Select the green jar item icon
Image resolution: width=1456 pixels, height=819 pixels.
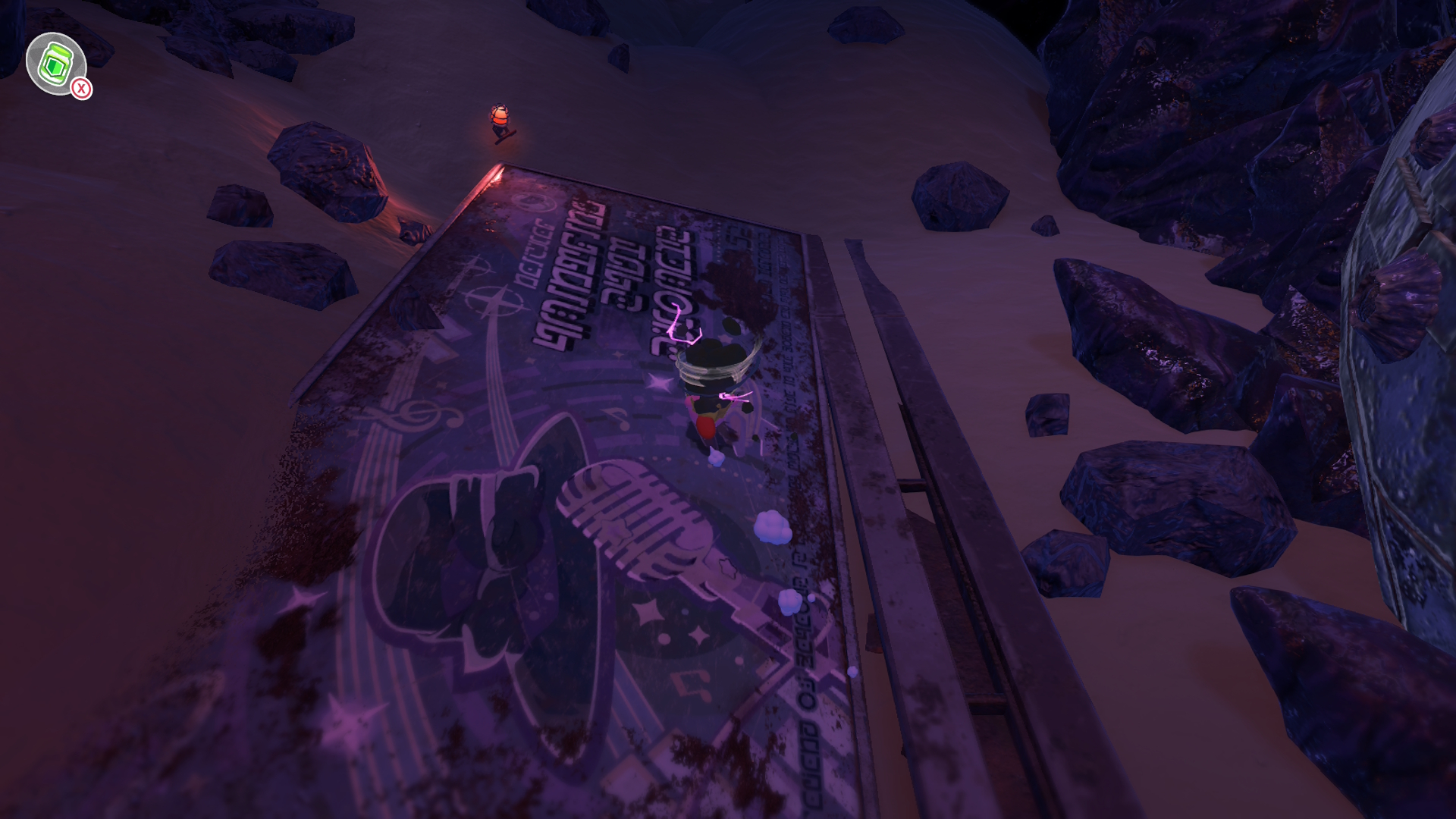[55, 64]
